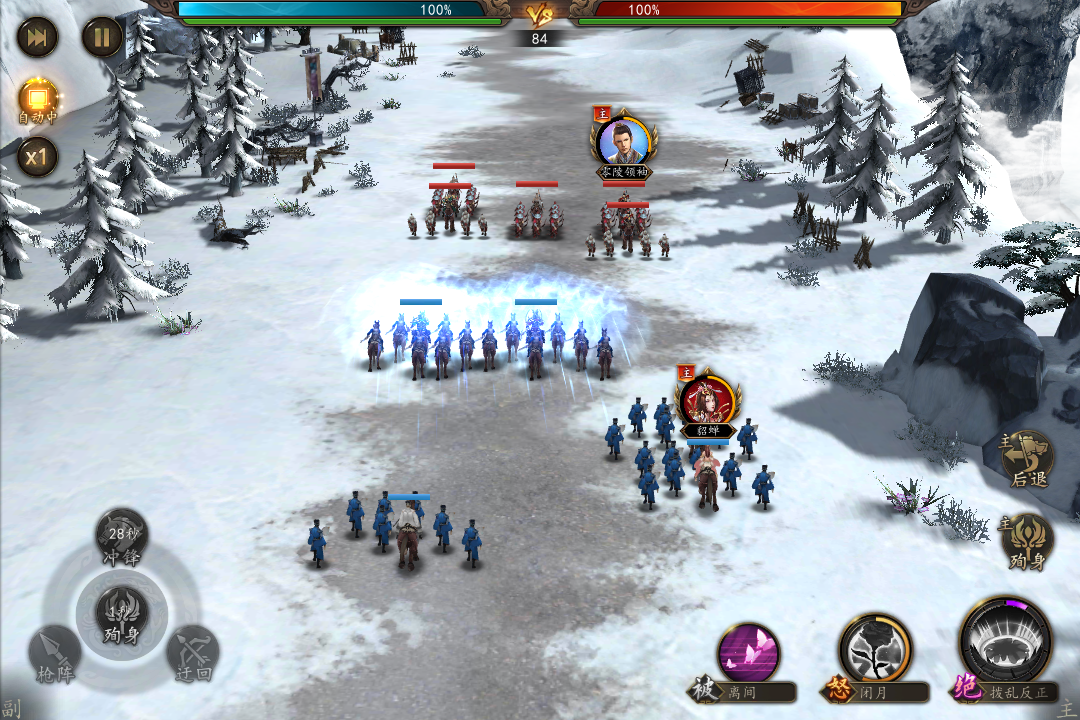Unleash the 拨乱反正 ultimate skill

point(1005,645)
